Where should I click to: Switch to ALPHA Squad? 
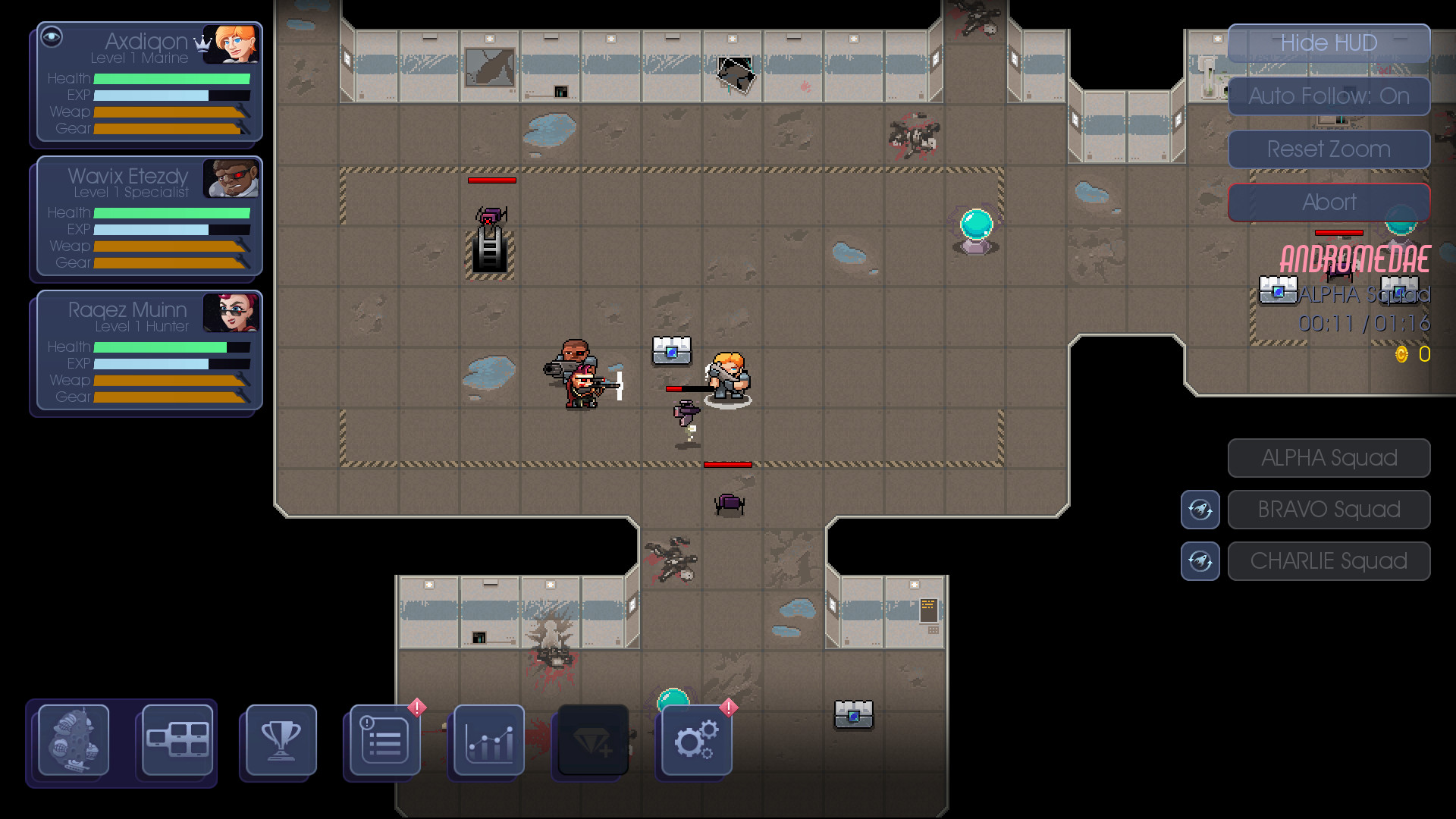(x=1329, y=457)
